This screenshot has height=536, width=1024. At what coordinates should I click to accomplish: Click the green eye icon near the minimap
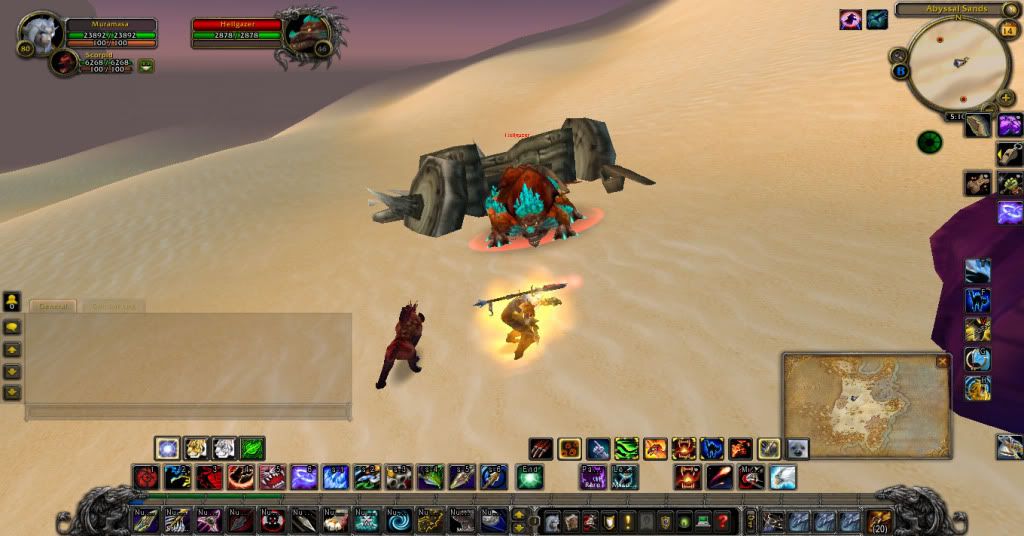click(x=929, y=142)
